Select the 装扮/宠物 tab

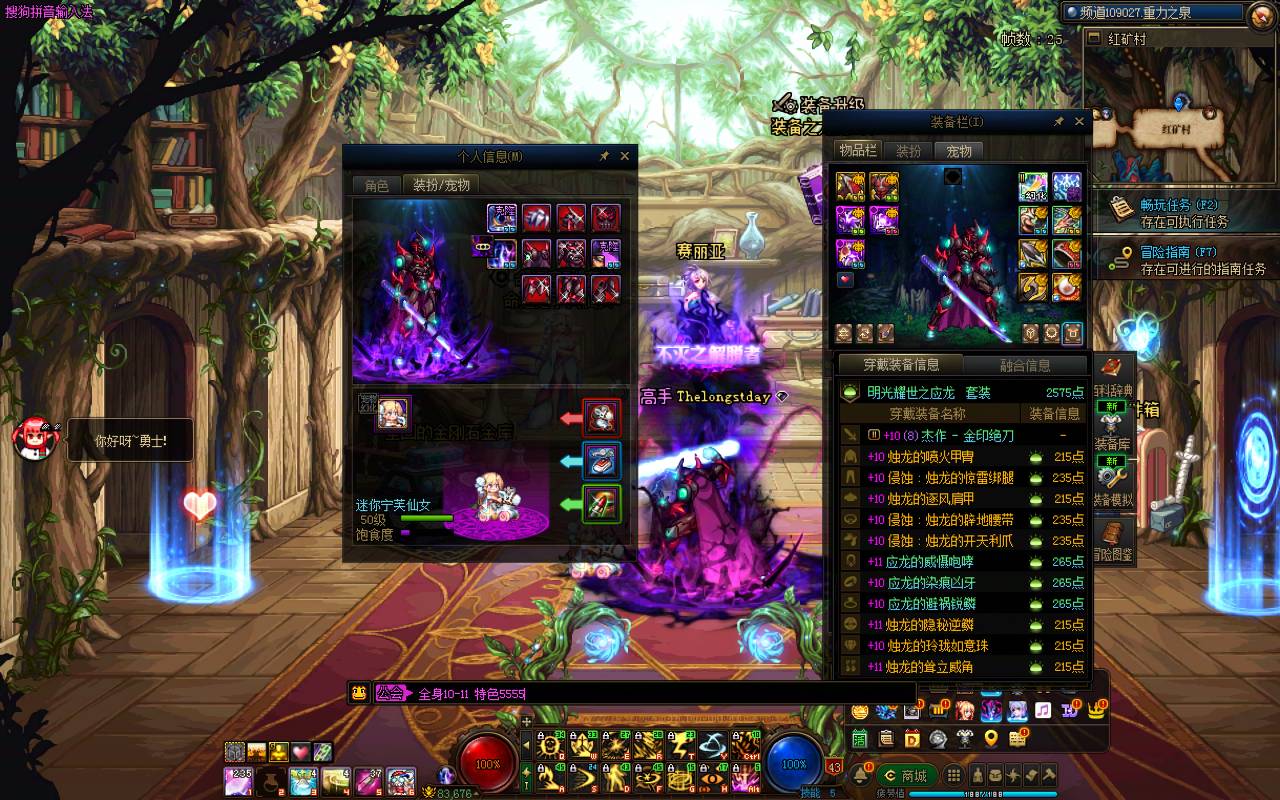point(441,185)
